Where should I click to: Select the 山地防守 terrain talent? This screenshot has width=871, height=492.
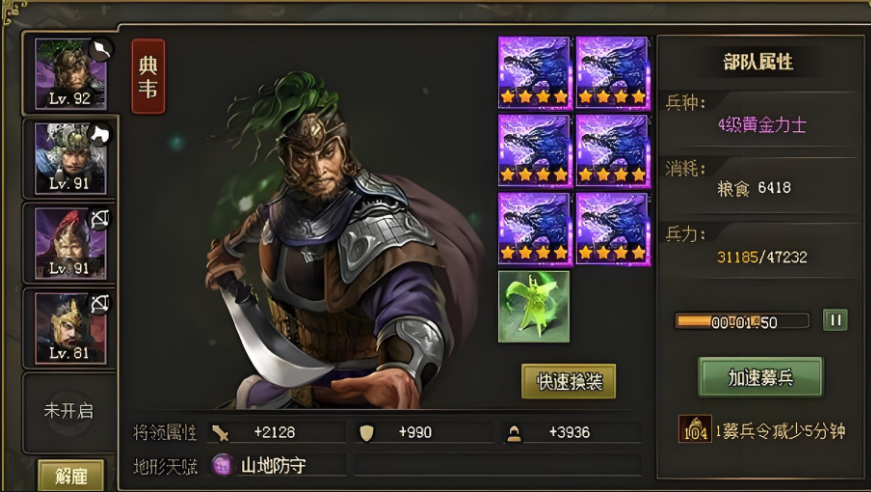260,465
